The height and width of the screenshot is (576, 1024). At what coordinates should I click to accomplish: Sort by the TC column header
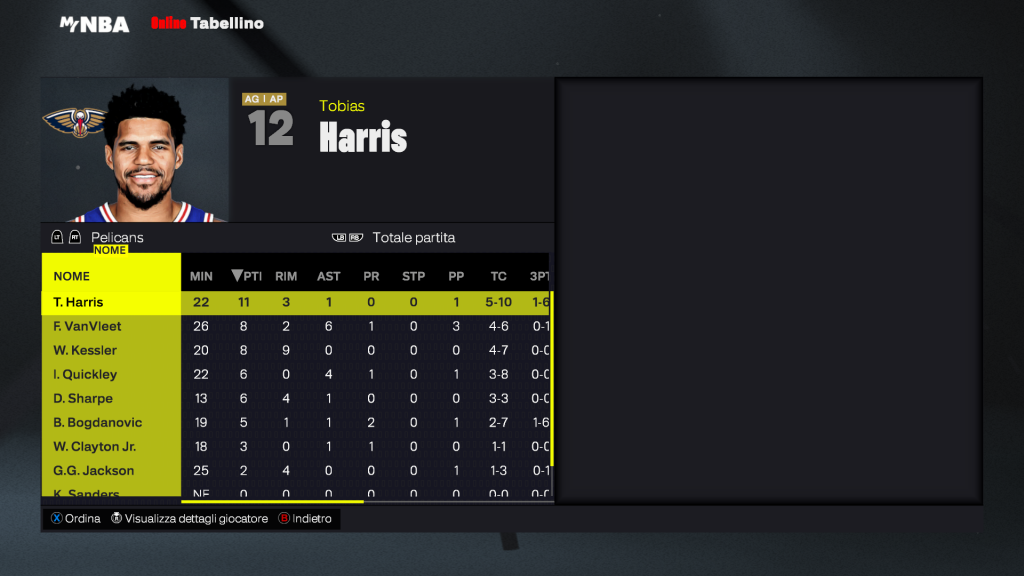[x=498, y=276]
